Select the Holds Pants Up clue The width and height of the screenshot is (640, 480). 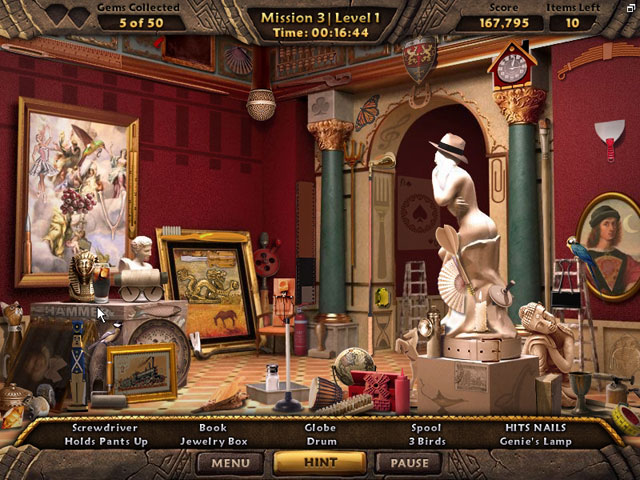click(105, 441)
